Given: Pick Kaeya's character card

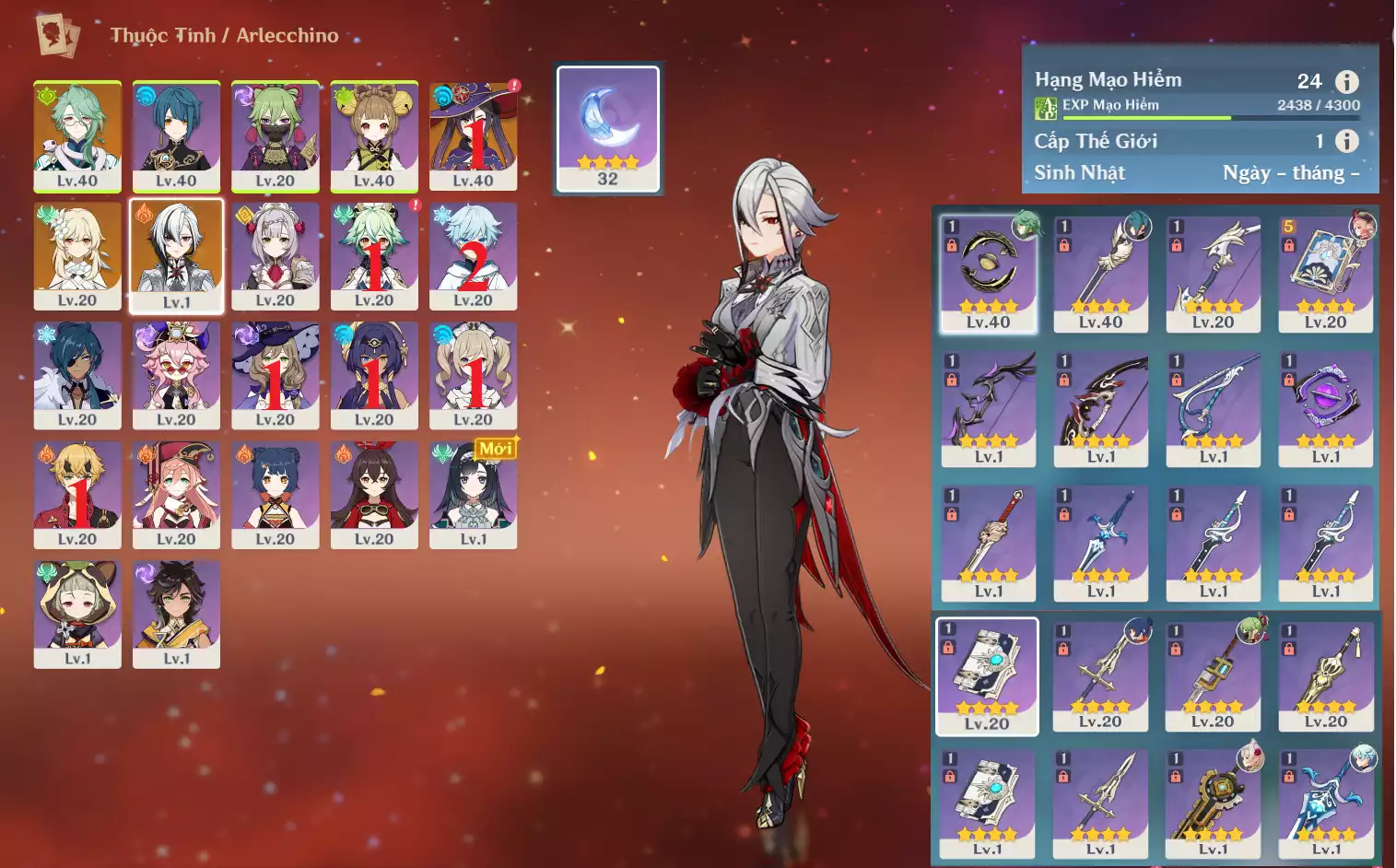Looking at the screenshot, I should [x=77, y=375].
